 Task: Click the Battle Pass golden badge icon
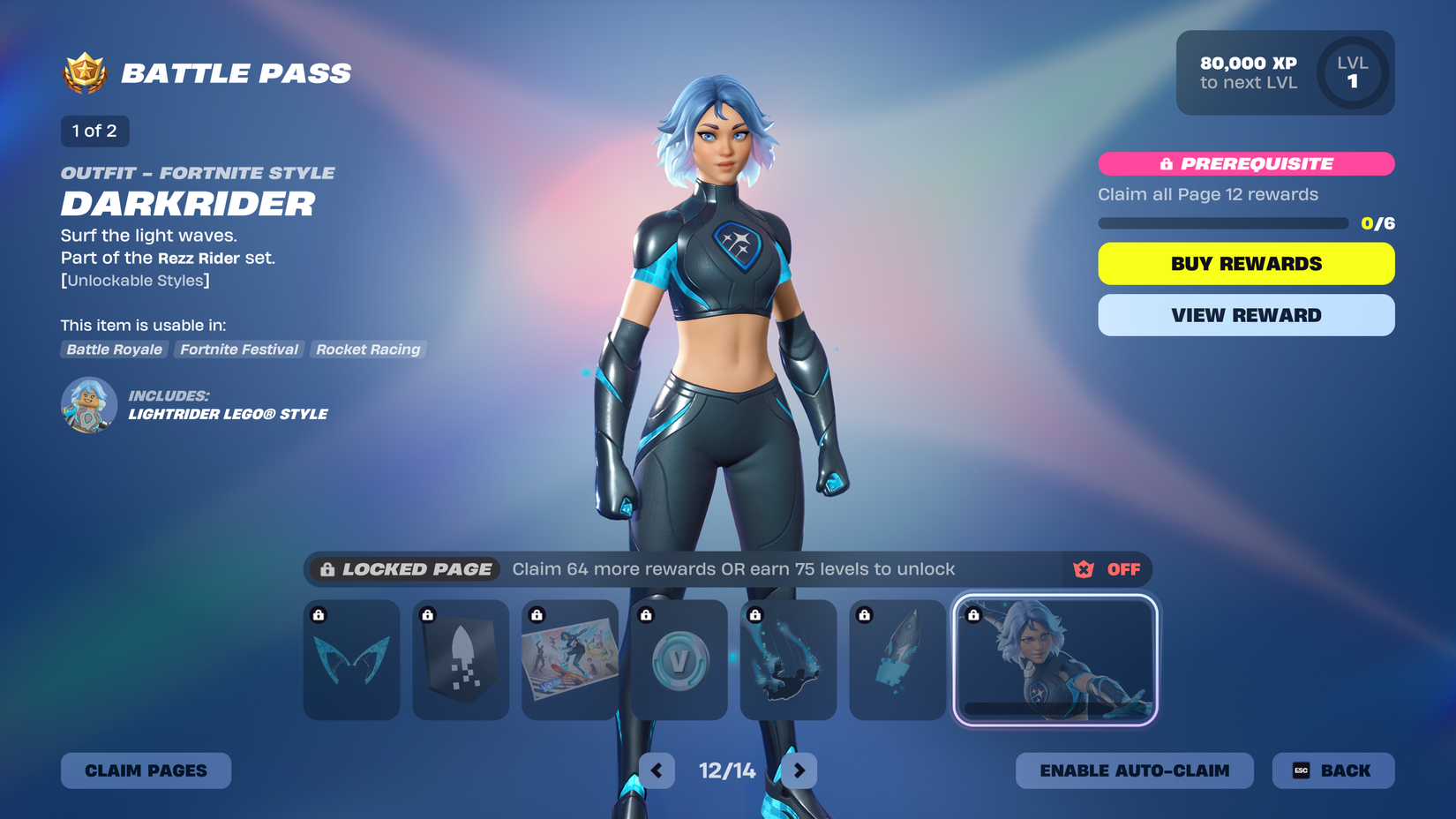(82, 72)
